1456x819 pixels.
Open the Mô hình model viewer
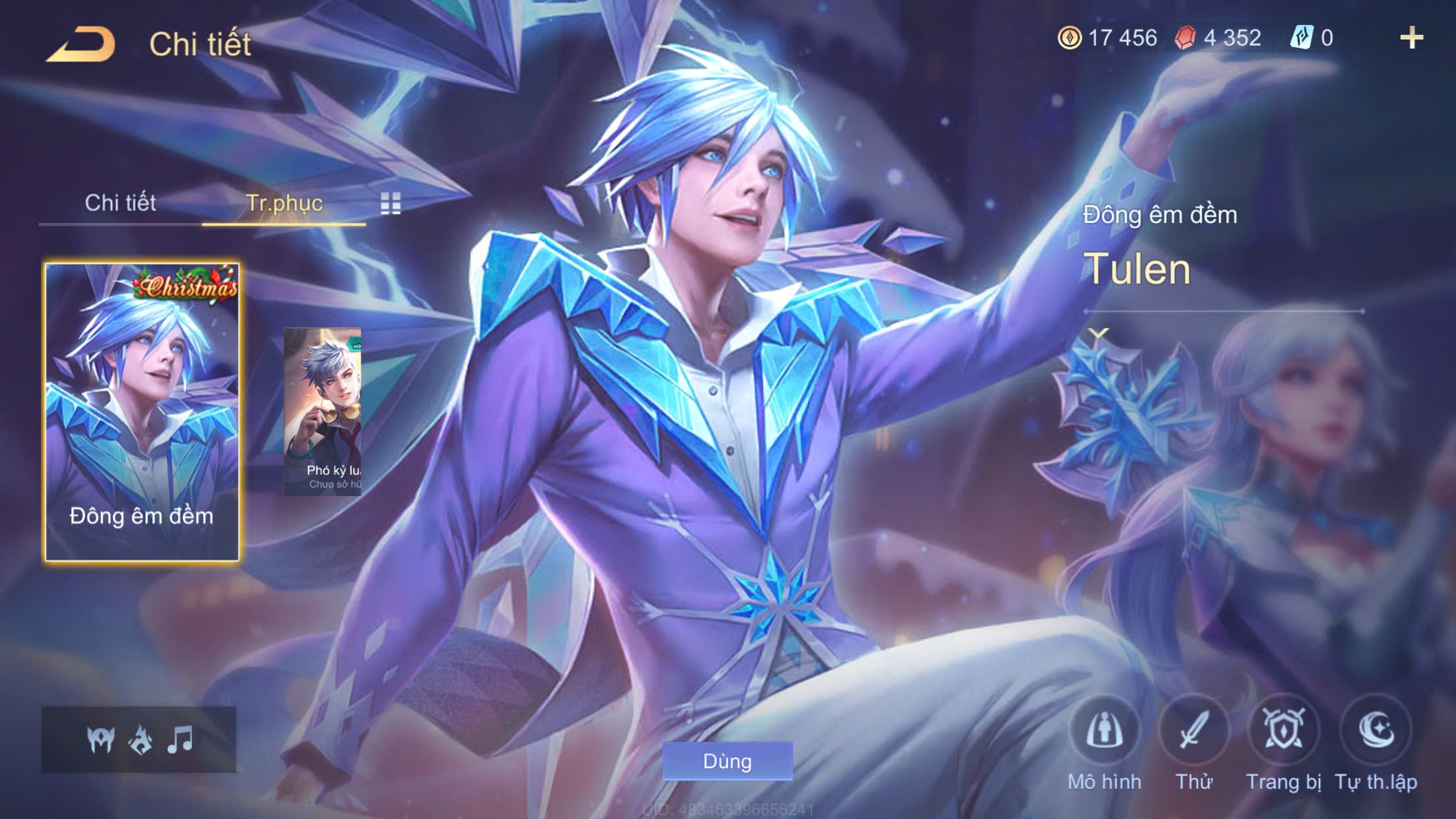pos(1105,731)
